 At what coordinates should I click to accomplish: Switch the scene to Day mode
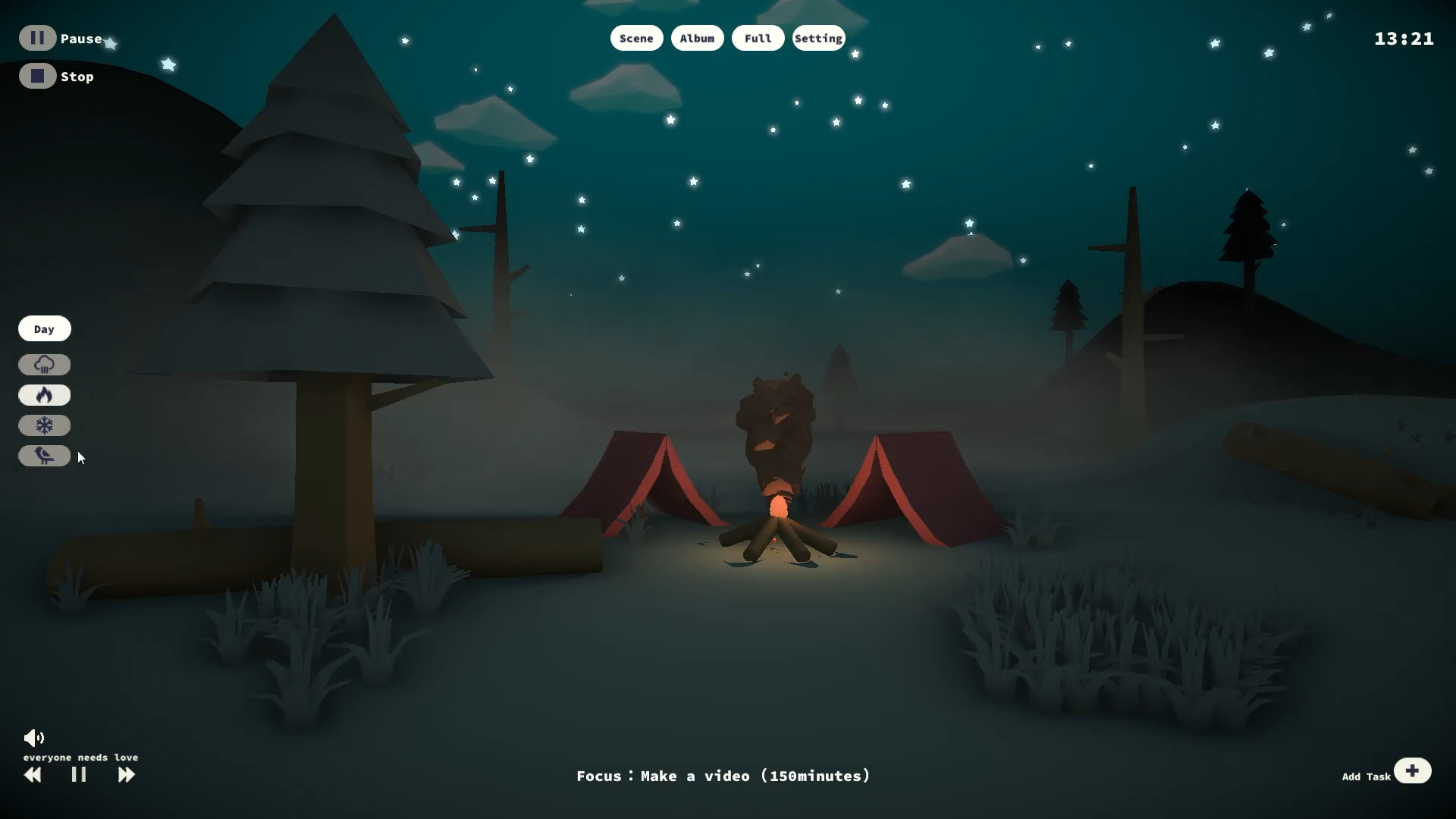pyautogui.click(x=44, y=328)
